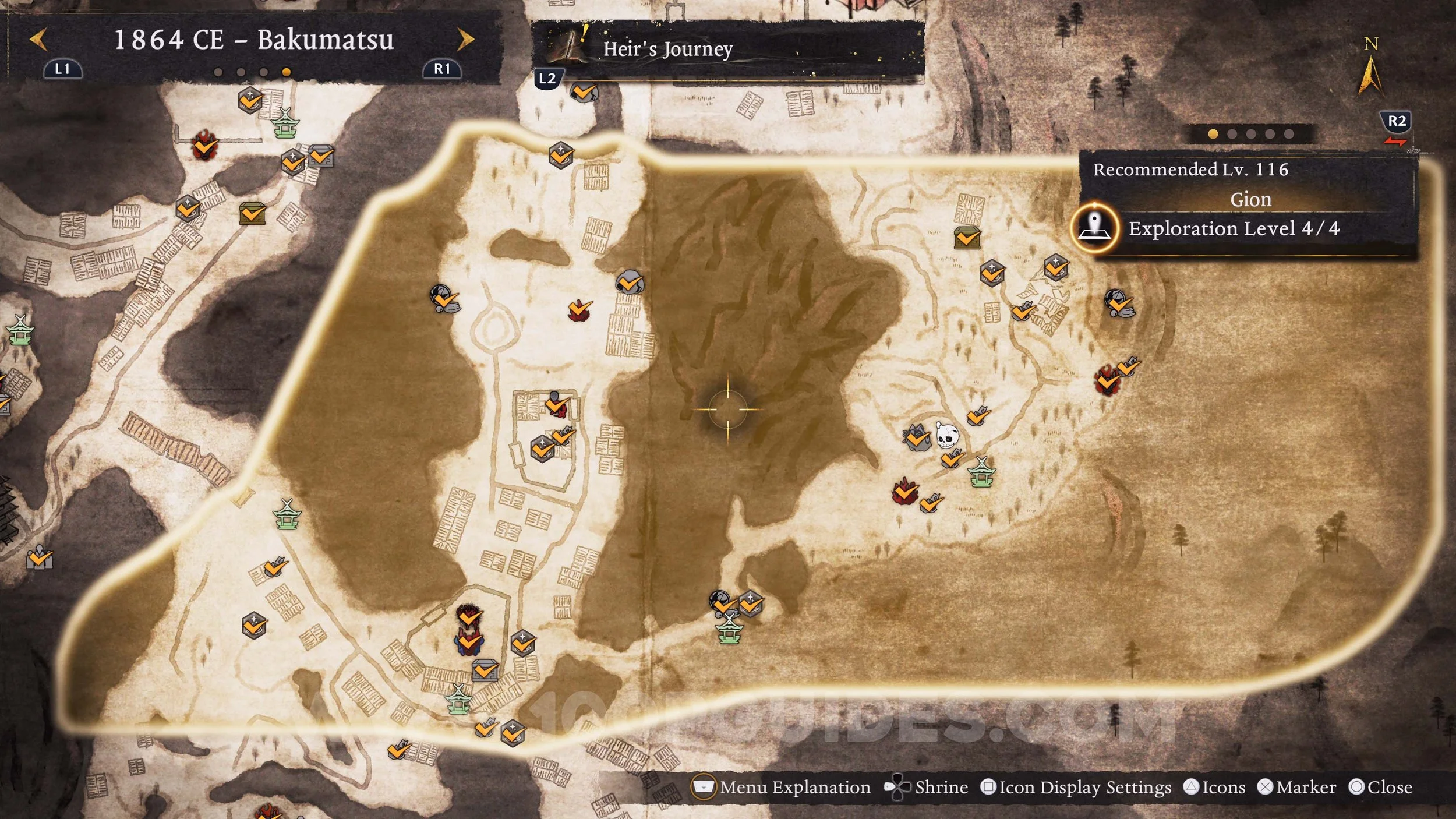This screenshot has height=819, width=1456.
Task: Click the Gion location pin icon
Action: (1095, 227)
